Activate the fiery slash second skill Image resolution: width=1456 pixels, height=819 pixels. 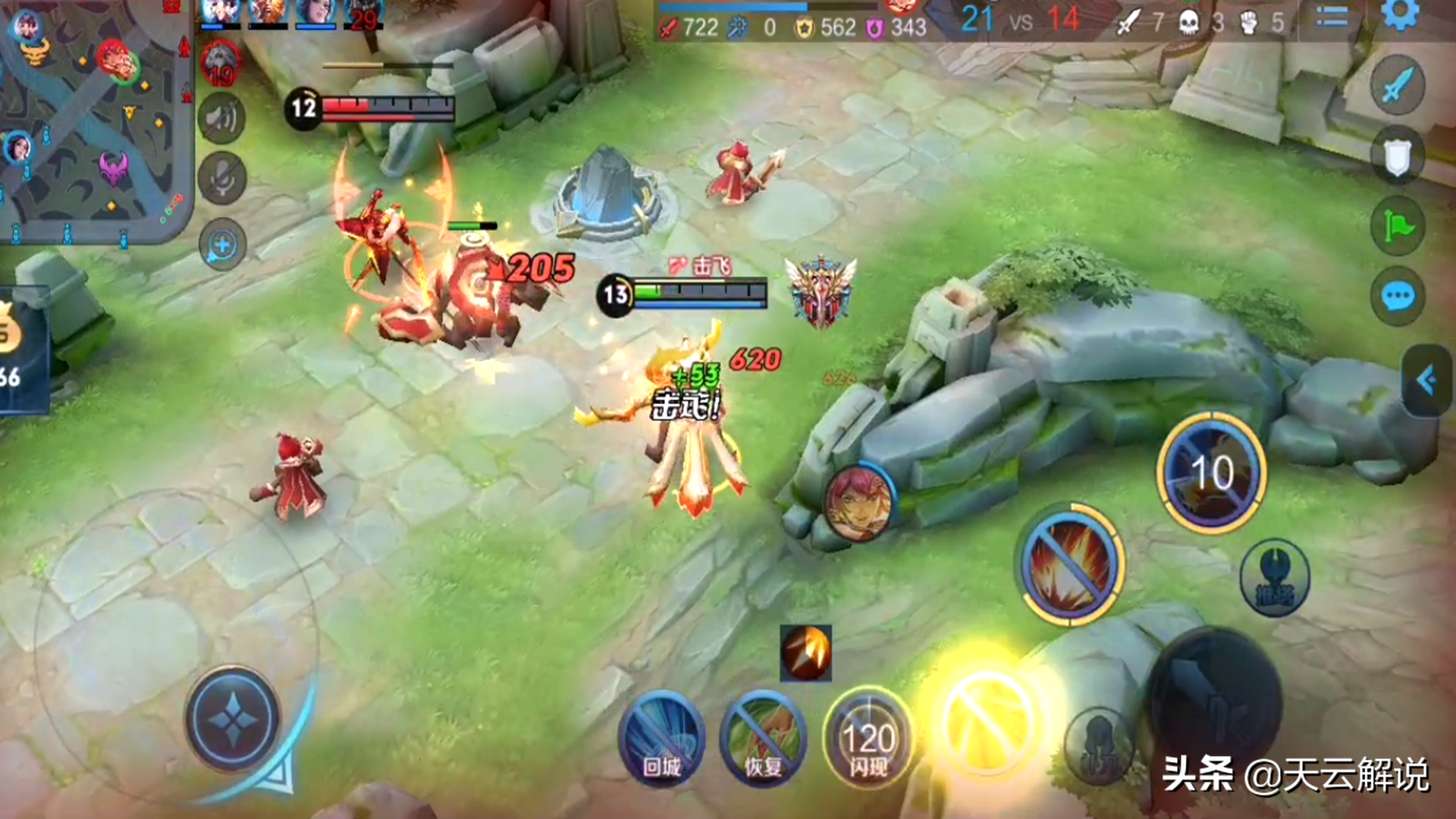1070,565
